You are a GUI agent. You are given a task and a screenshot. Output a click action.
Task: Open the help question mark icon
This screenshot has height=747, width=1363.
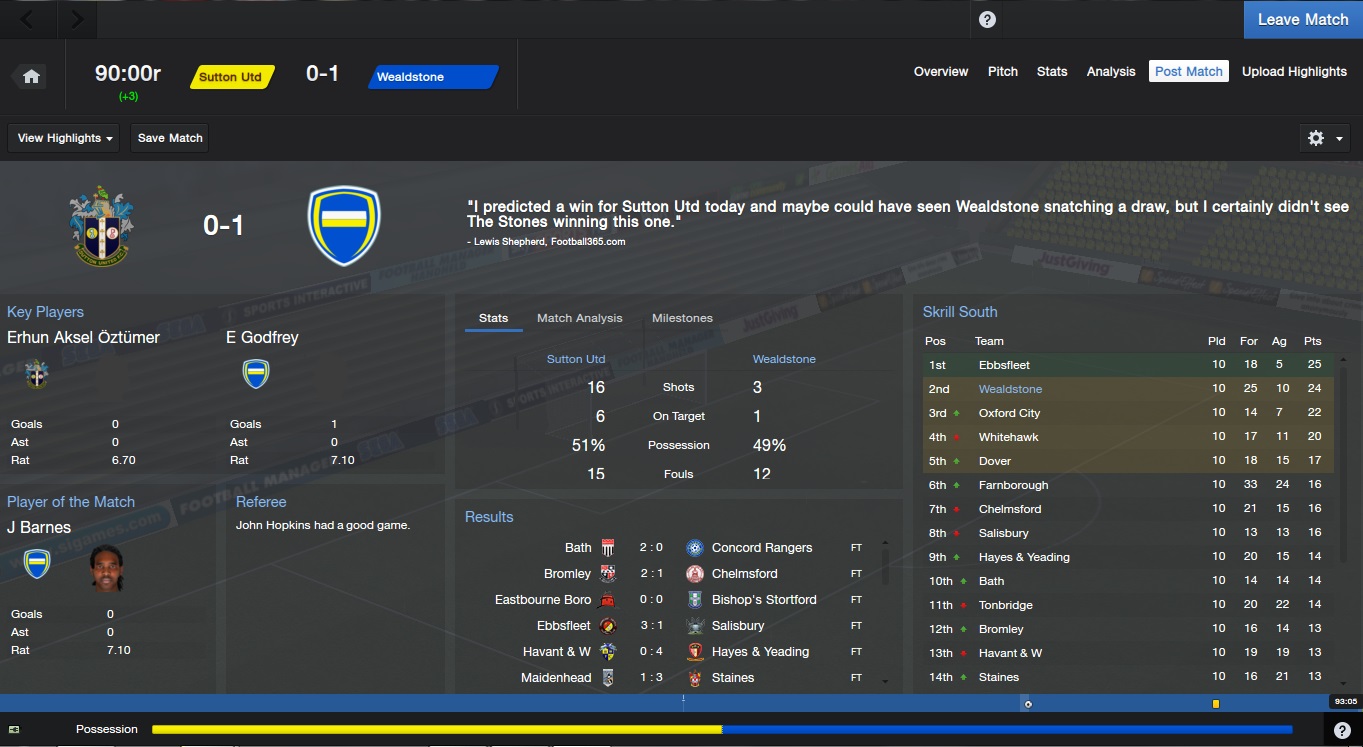coord(987,19)
